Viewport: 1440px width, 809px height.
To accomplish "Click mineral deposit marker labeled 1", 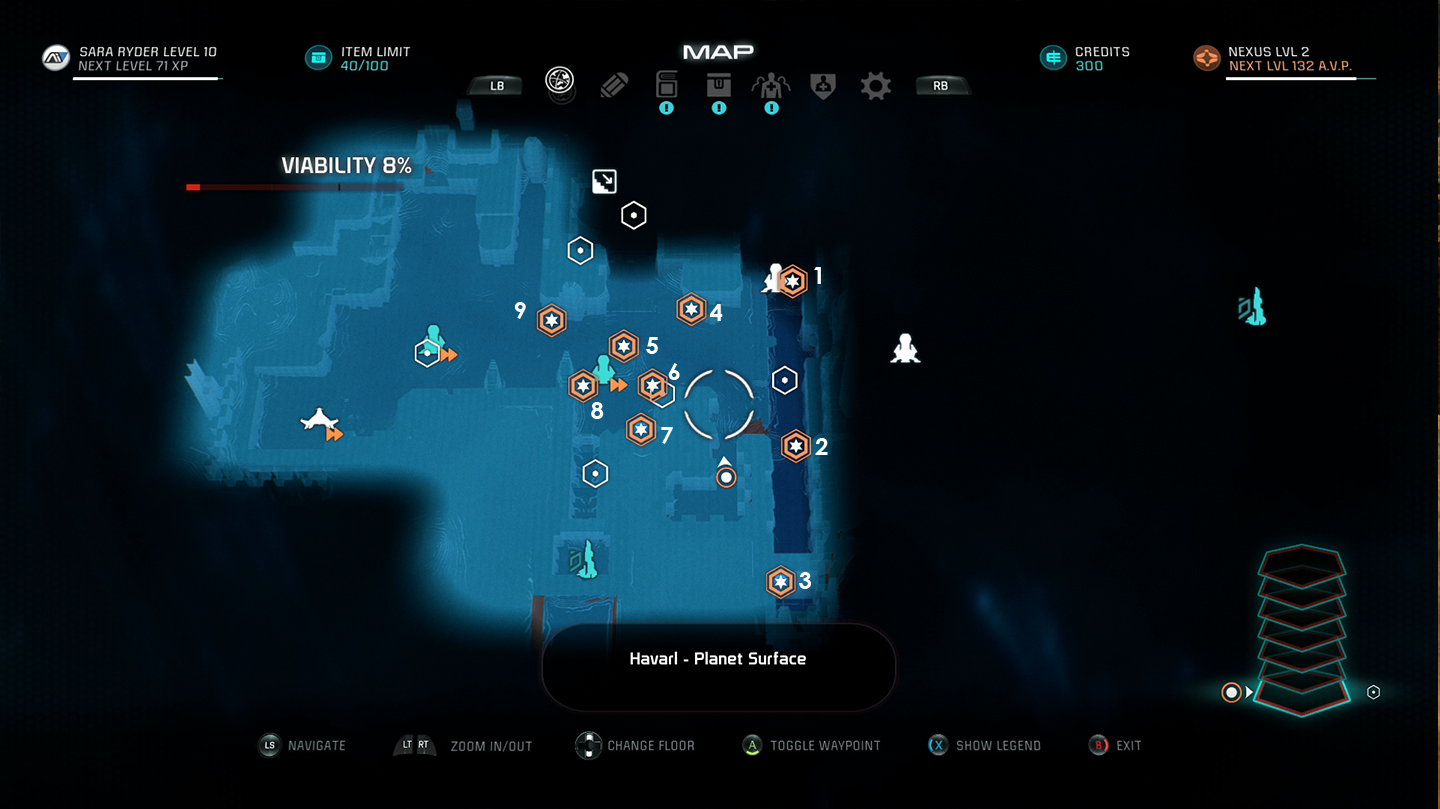I will (x=792, y=281).
